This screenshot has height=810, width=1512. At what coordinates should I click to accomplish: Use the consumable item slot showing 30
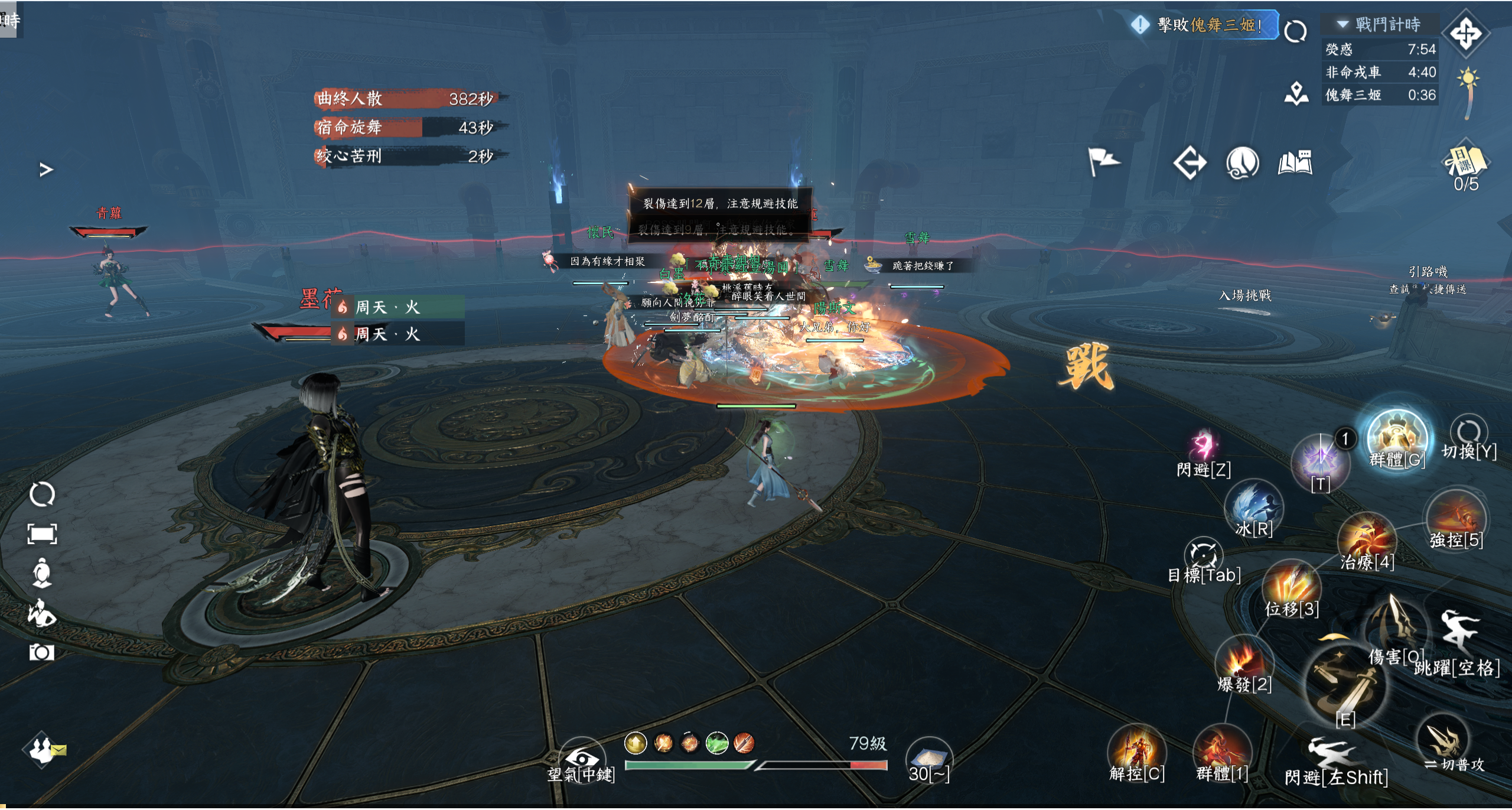(929, 756)
